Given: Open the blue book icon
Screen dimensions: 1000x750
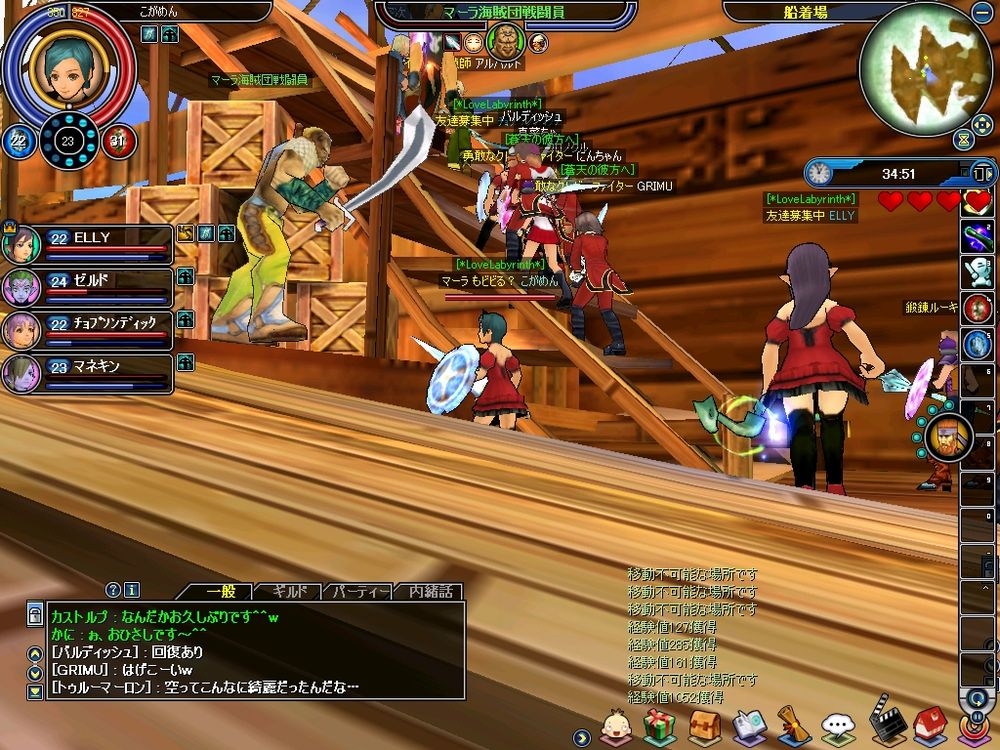Looking at the screenshot, I should click(749, 726).
